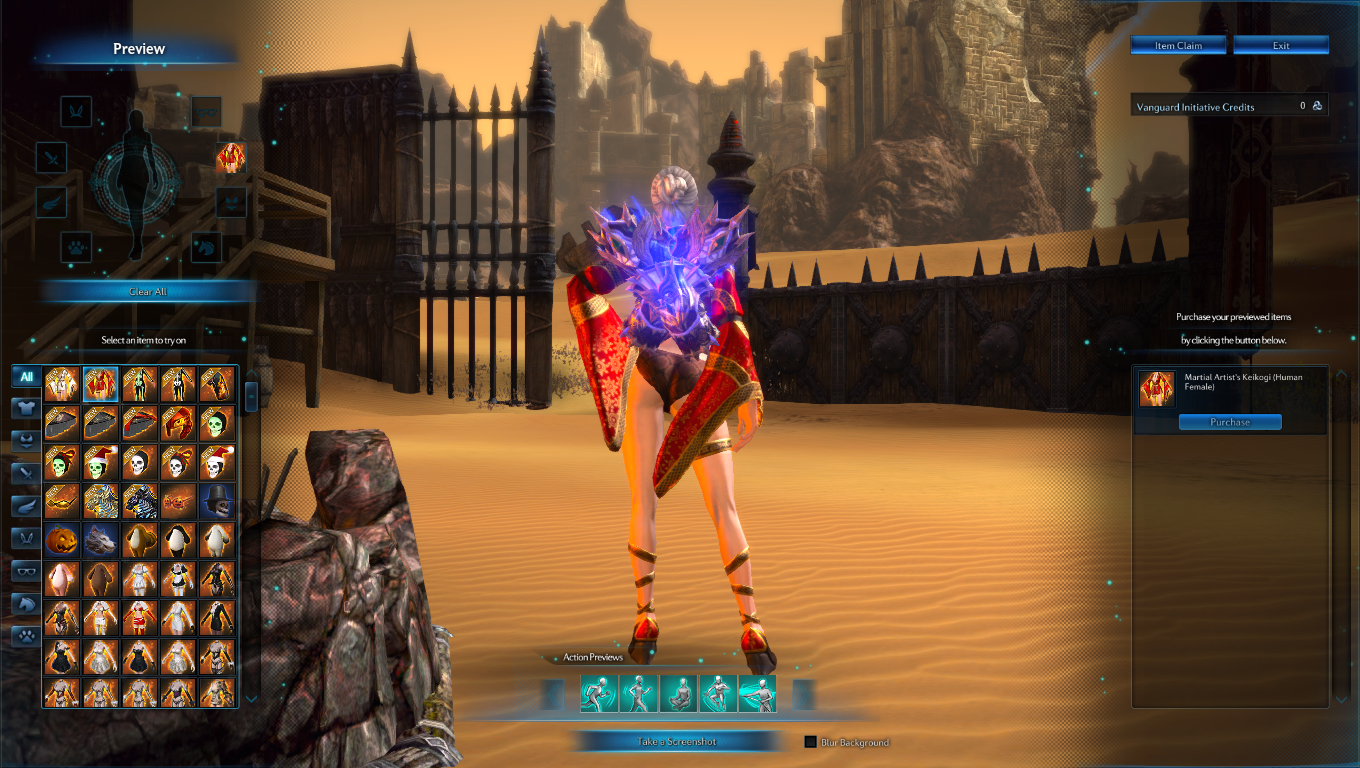Select the All items category tab
Screen dimensions: 1360x768
tap(26, 376)
